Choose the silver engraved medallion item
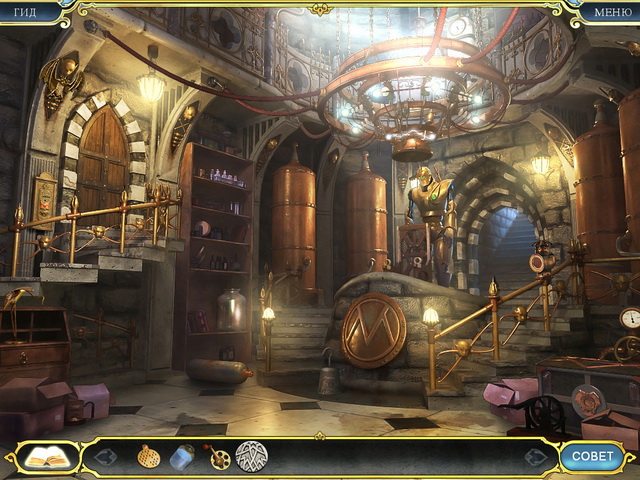Image resolution: width=640 pixels, height=480 pixels. [251, 456]
